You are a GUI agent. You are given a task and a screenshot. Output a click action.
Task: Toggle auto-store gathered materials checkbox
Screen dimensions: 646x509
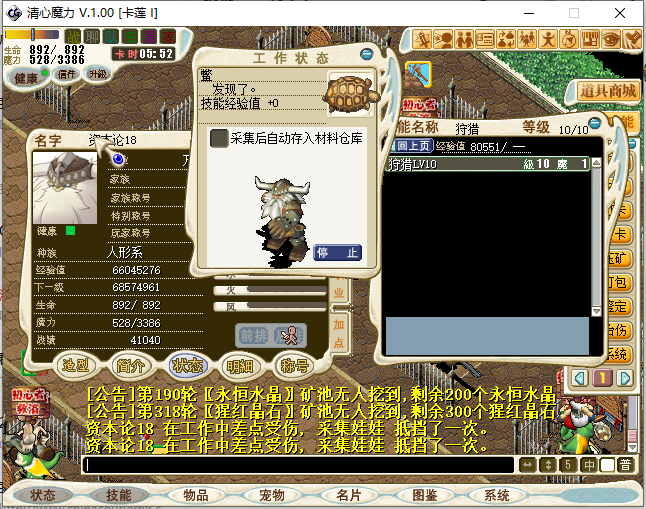[219, 138]
